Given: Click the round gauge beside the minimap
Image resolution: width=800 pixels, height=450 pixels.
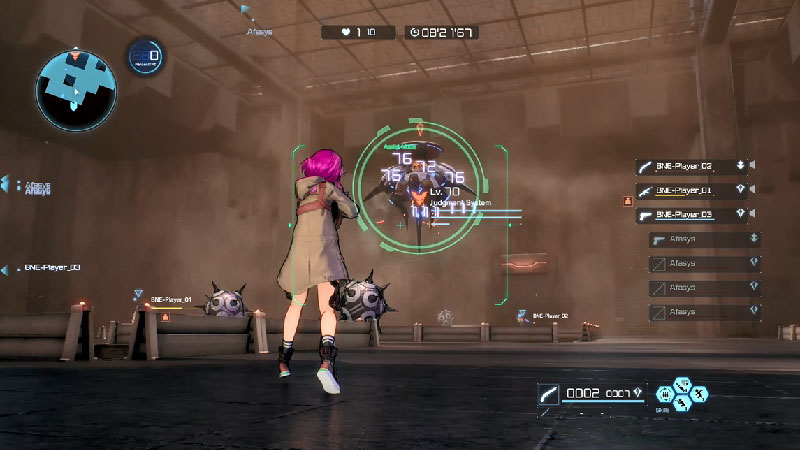Looking at the screenshot, I should click(x=145, y=56).
